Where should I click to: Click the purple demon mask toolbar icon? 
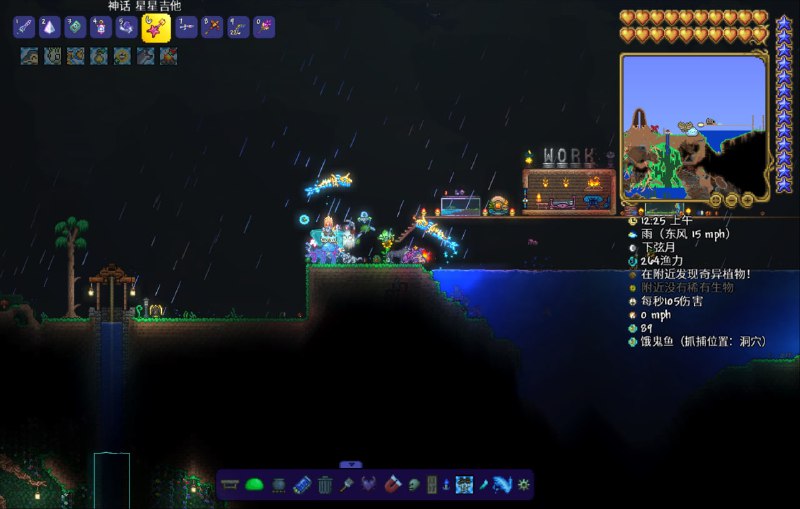click(x=369, y=485)
